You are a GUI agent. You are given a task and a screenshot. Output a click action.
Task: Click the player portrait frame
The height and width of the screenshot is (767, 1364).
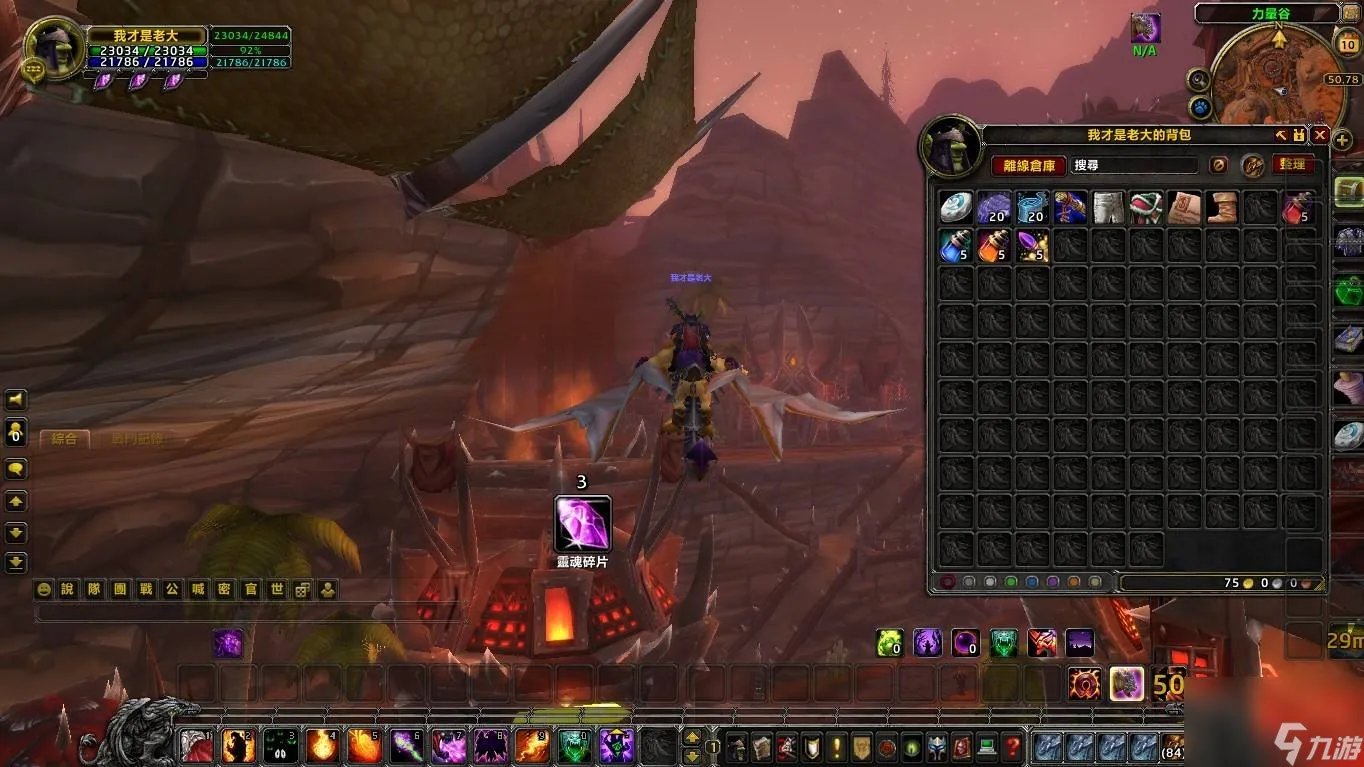pos(54,46)
